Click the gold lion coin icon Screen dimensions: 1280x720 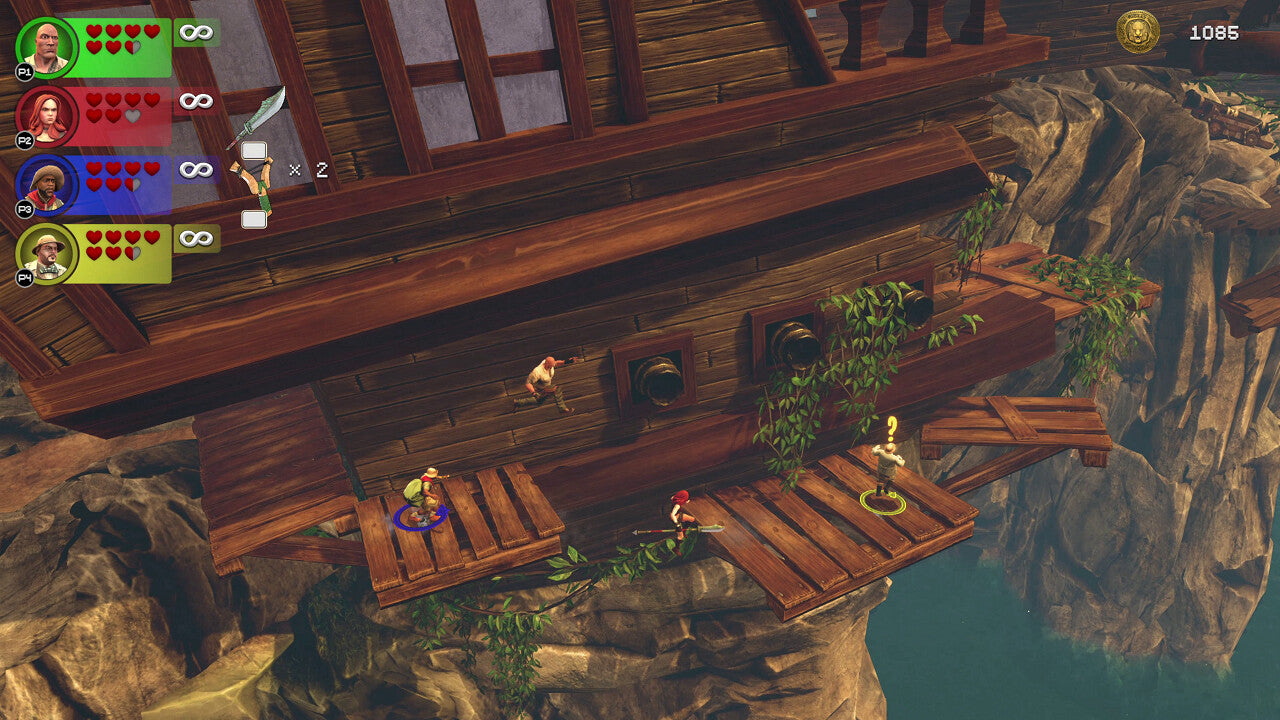1138,32
